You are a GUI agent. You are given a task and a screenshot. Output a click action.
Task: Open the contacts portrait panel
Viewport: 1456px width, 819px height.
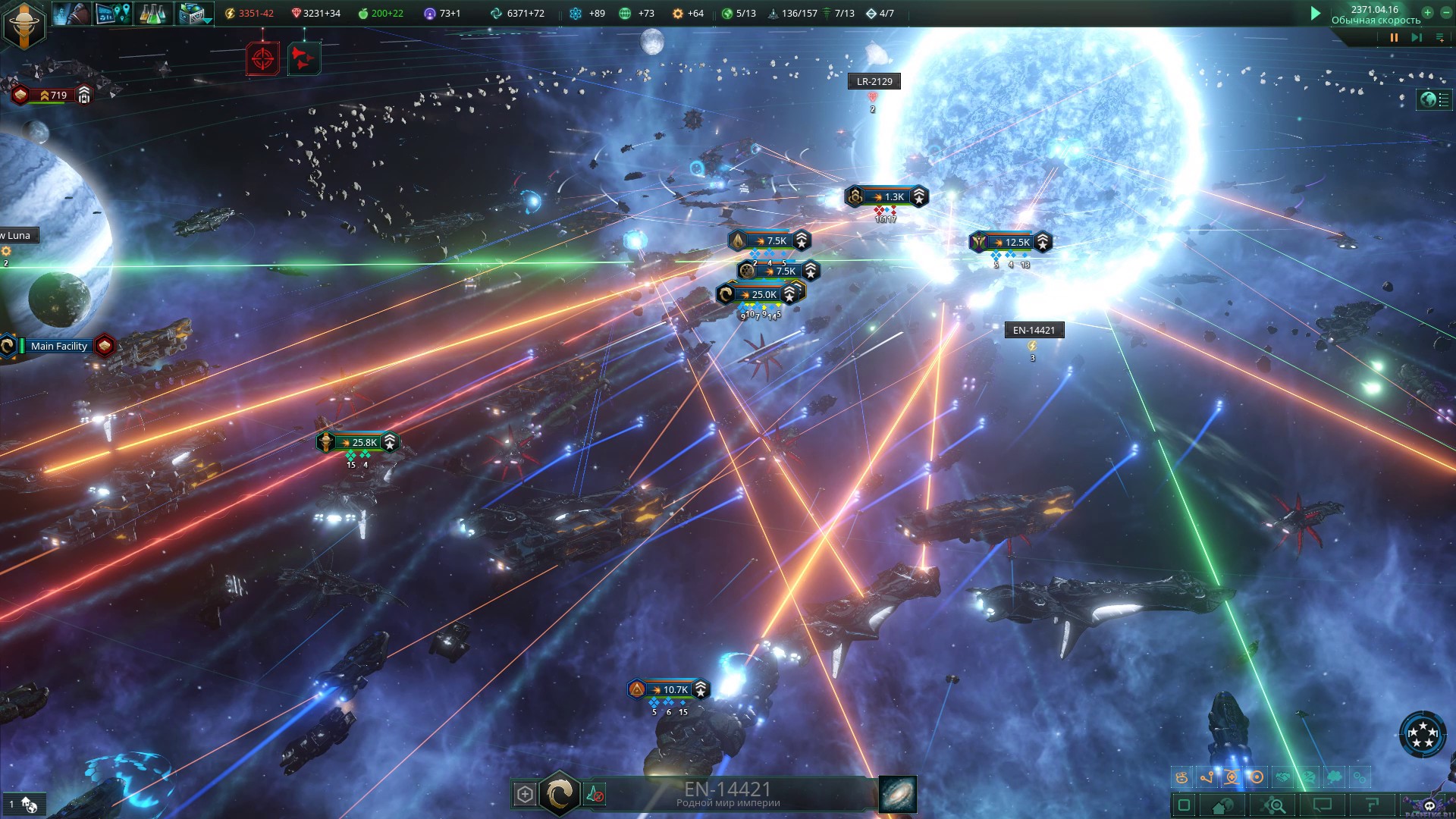click(72, 13)
